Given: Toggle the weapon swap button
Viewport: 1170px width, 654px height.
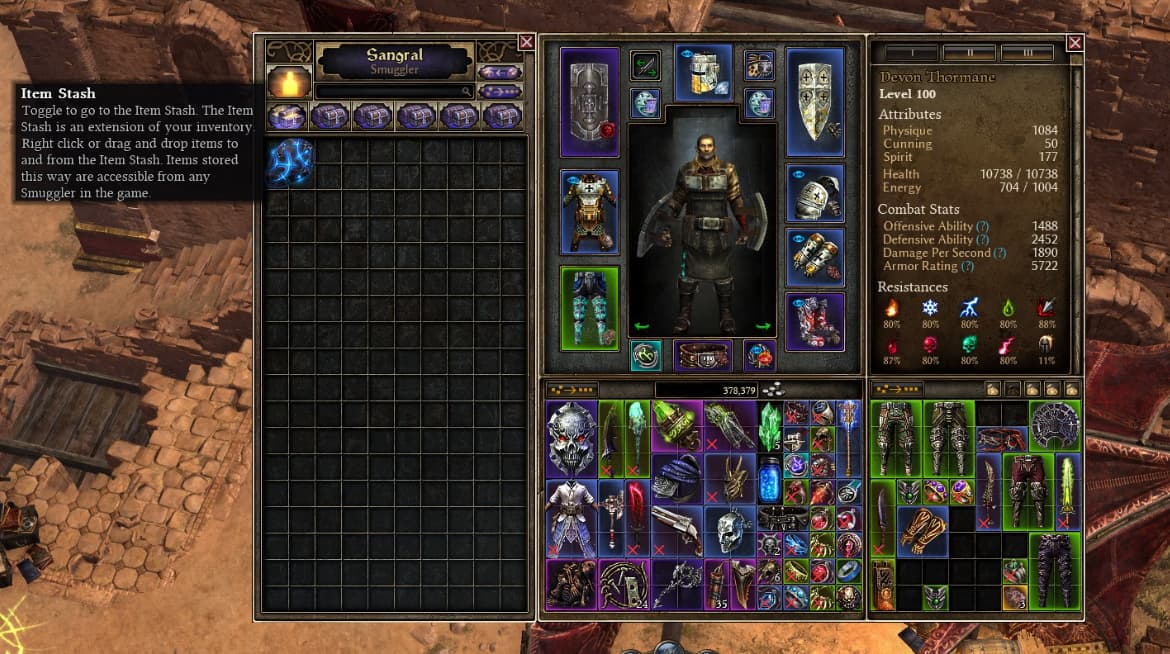Looking at the screenshot, I should 645,66.
